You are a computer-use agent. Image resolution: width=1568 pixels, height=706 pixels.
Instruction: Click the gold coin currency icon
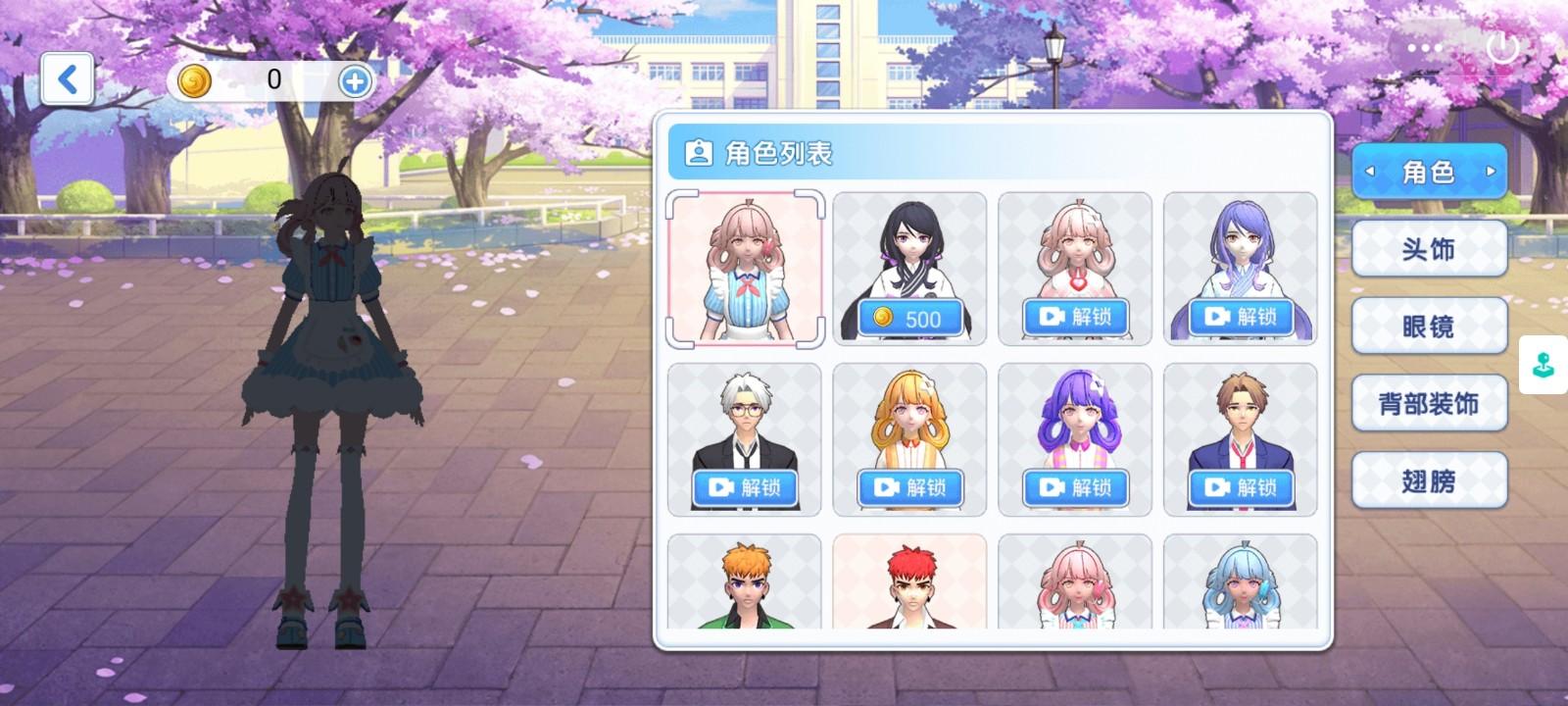tap(197, 82)
